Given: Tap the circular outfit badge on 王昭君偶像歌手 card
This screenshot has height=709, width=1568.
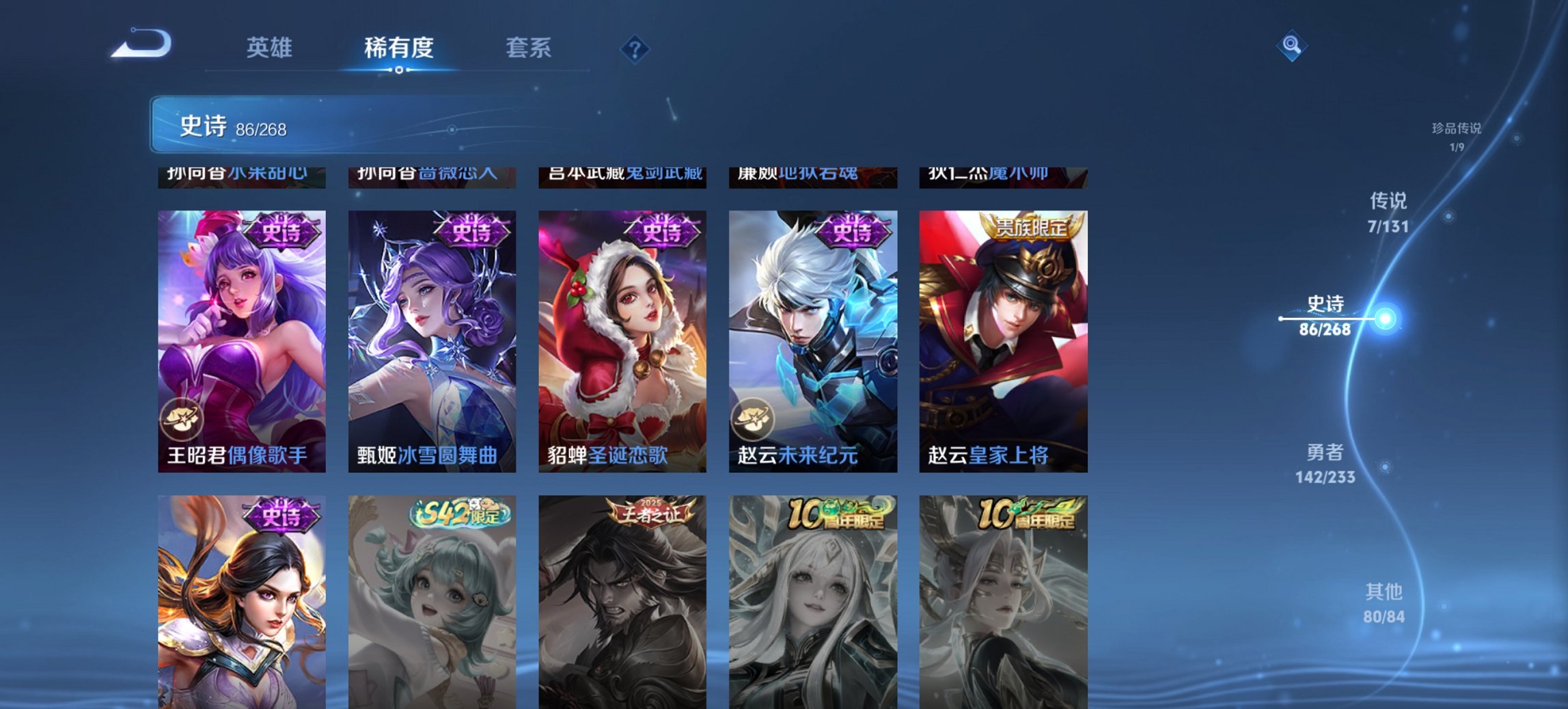Looking at the screenshot, I should [182, 419].
